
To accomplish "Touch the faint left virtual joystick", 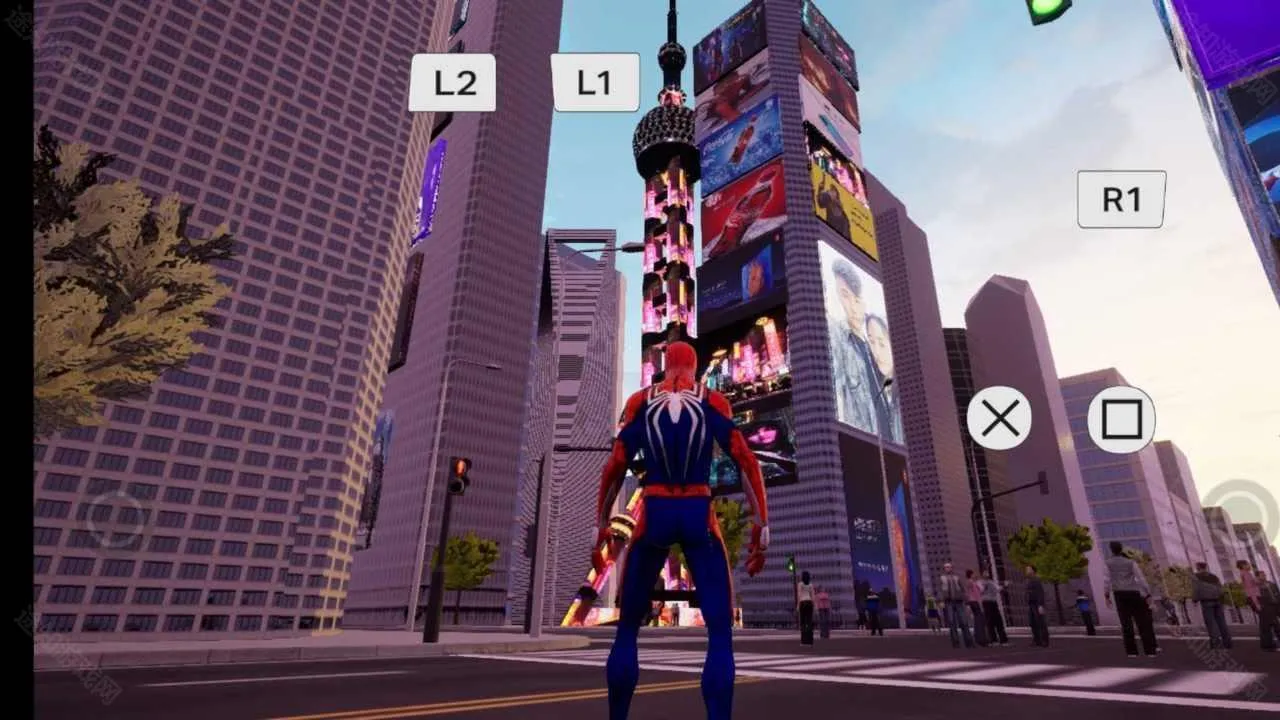I will click(116, 518).
